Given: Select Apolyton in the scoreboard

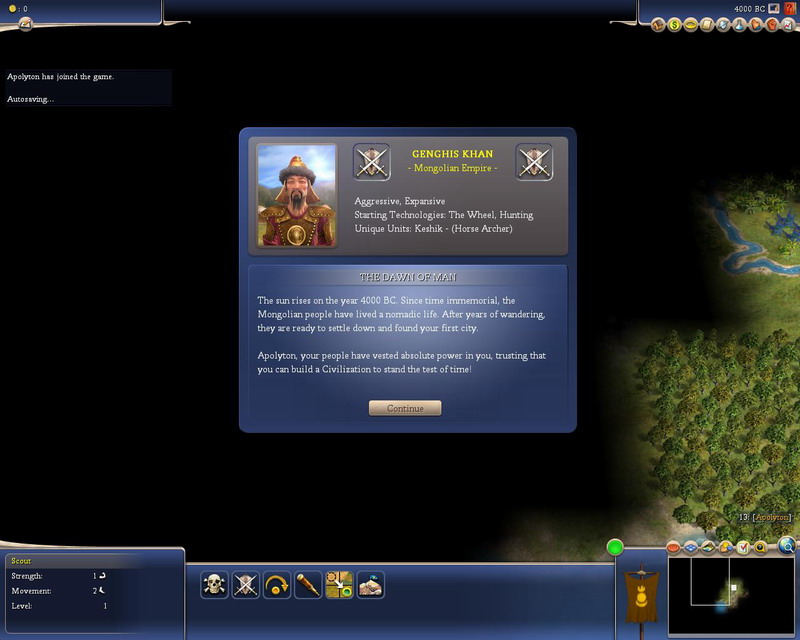Looking at the screenshot, I should (x=773, y=517).
